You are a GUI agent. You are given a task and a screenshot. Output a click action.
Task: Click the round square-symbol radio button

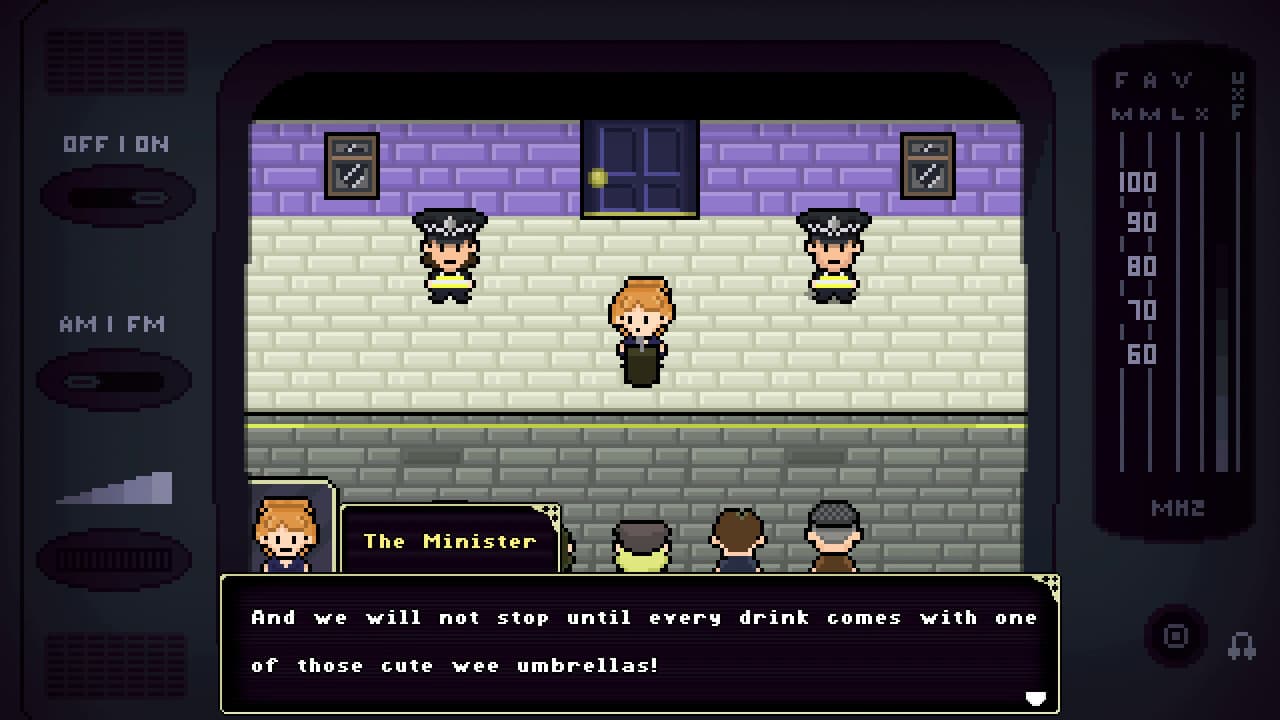coord(1176,636)
